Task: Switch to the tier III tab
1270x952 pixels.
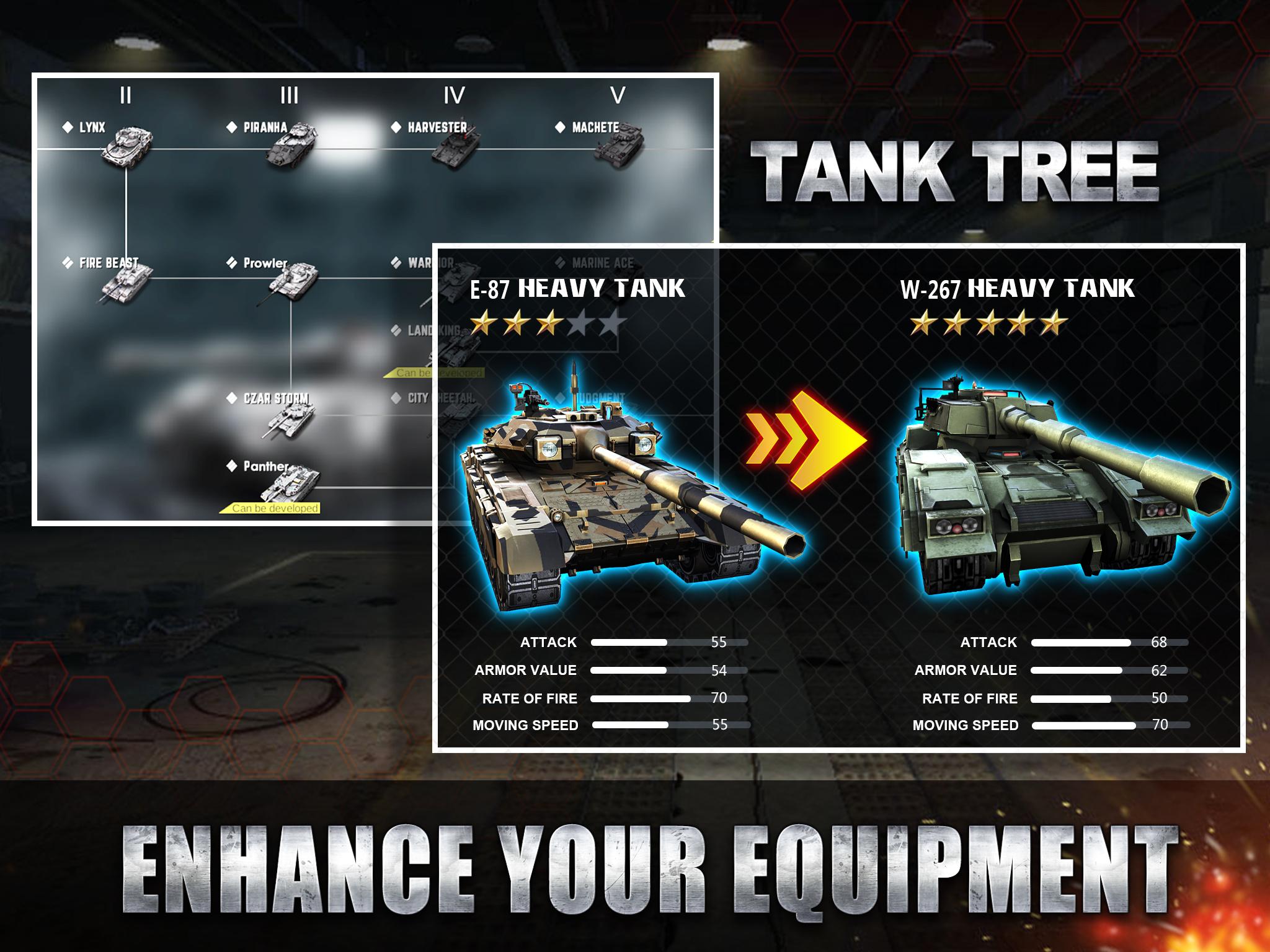Action: point(288,94)
